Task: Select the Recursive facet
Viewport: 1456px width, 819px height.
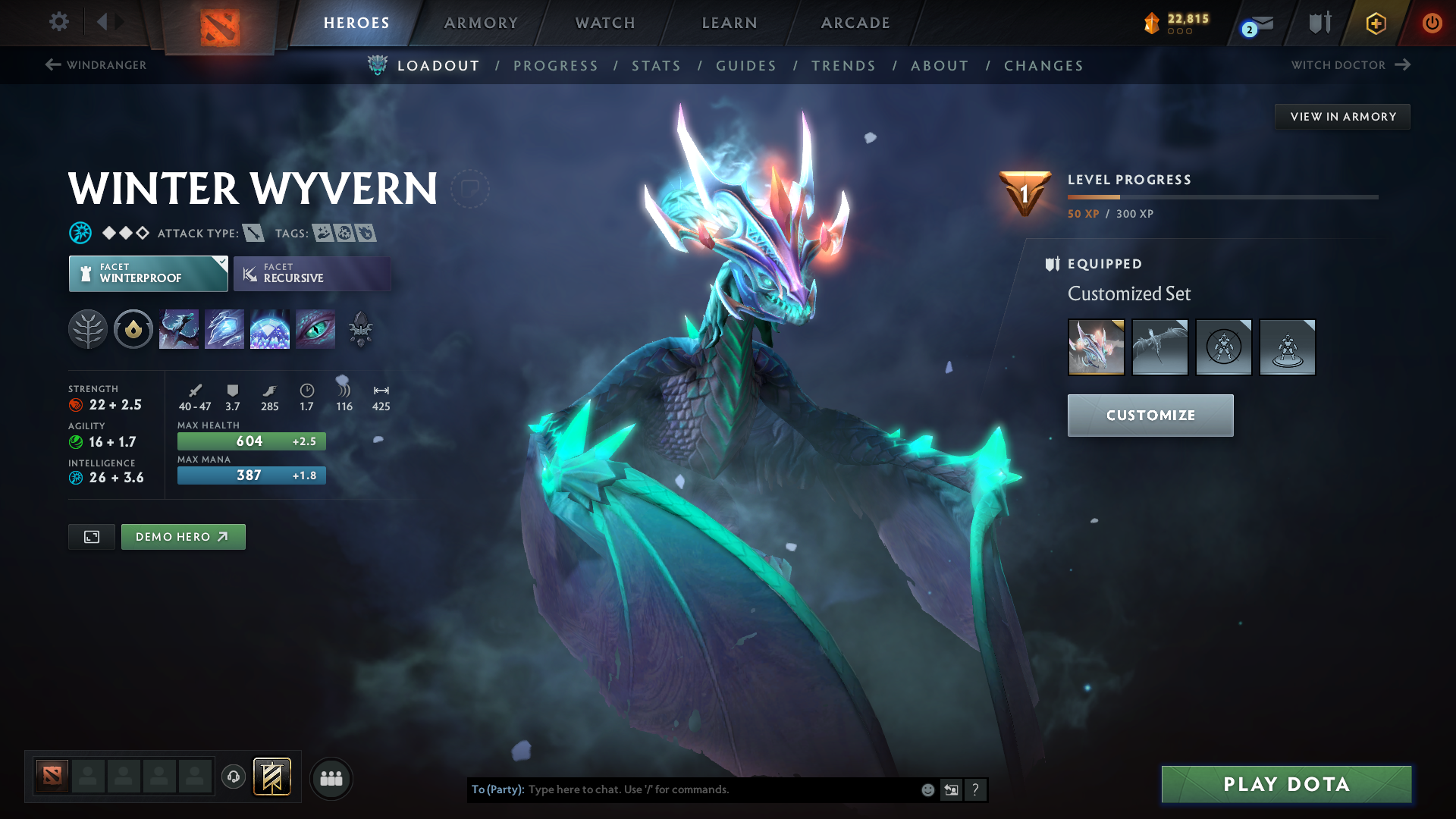Action: point(312,273)
